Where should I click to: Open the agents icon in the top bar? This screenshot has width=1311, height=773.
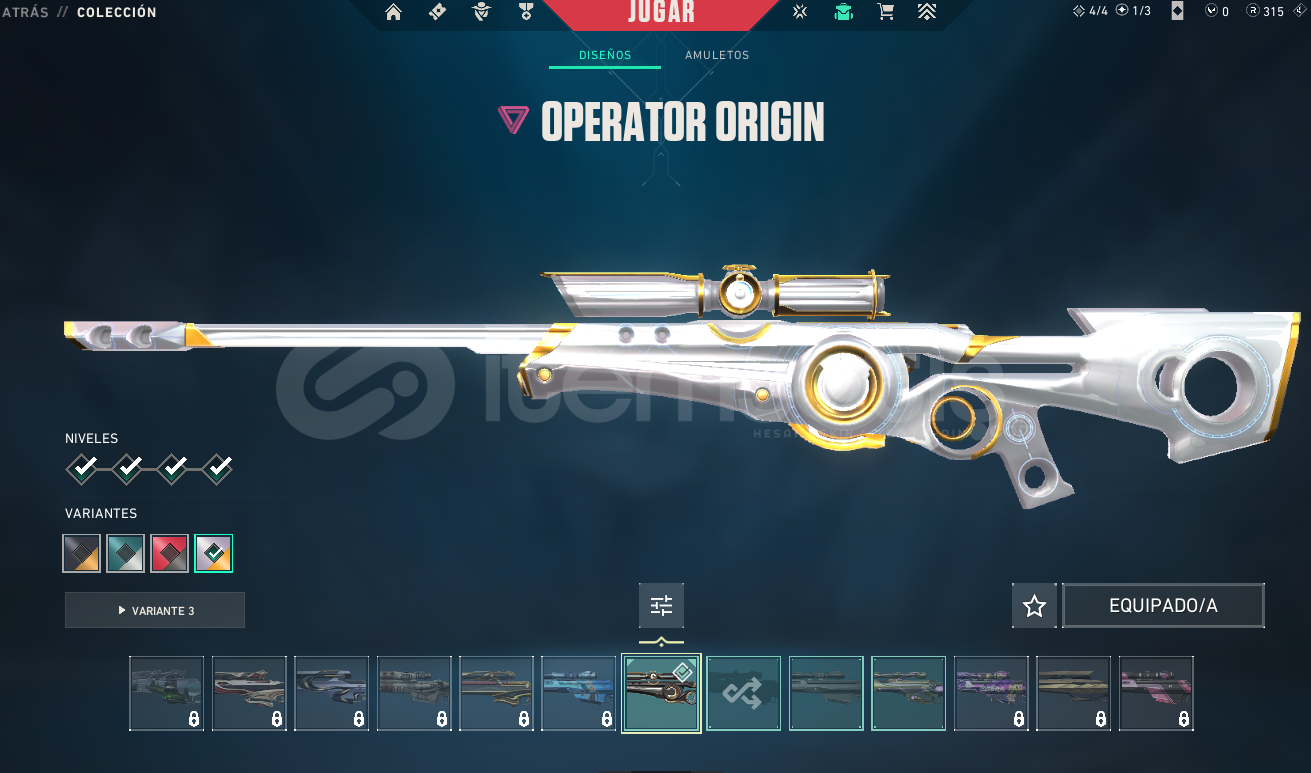pyautogui.click(x=482, y=12)
